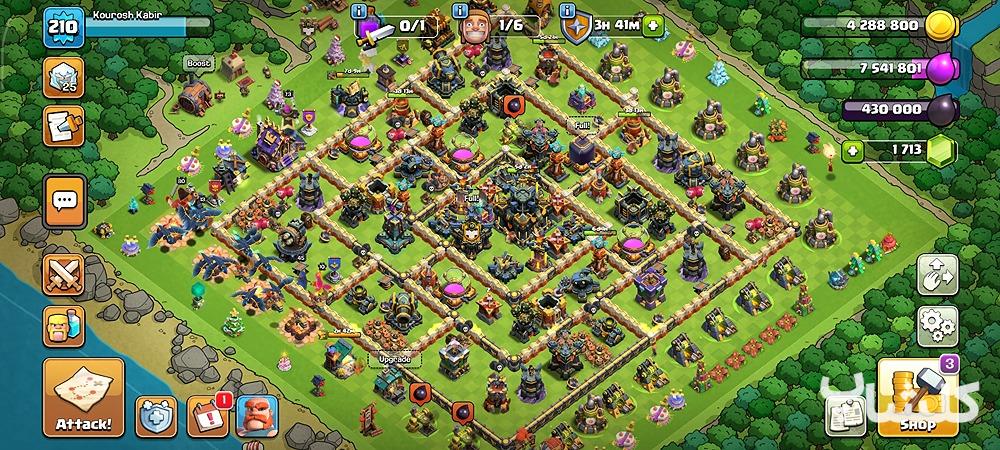Toggle the base layout edit hand button
The height and width of the screenshot is (450, 1000).
coord(938,275)
